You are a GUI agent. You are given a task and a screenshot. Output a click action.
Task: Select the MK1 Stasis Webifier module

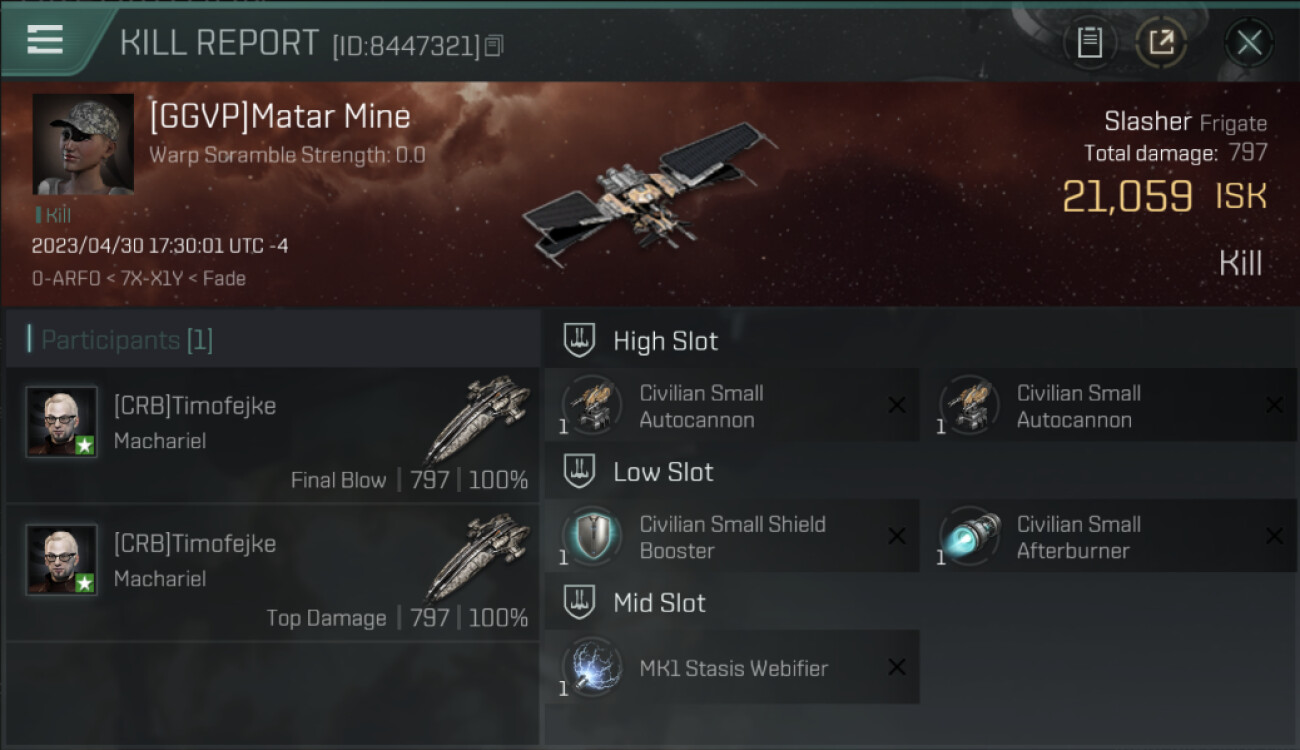(x=731, y=668)
